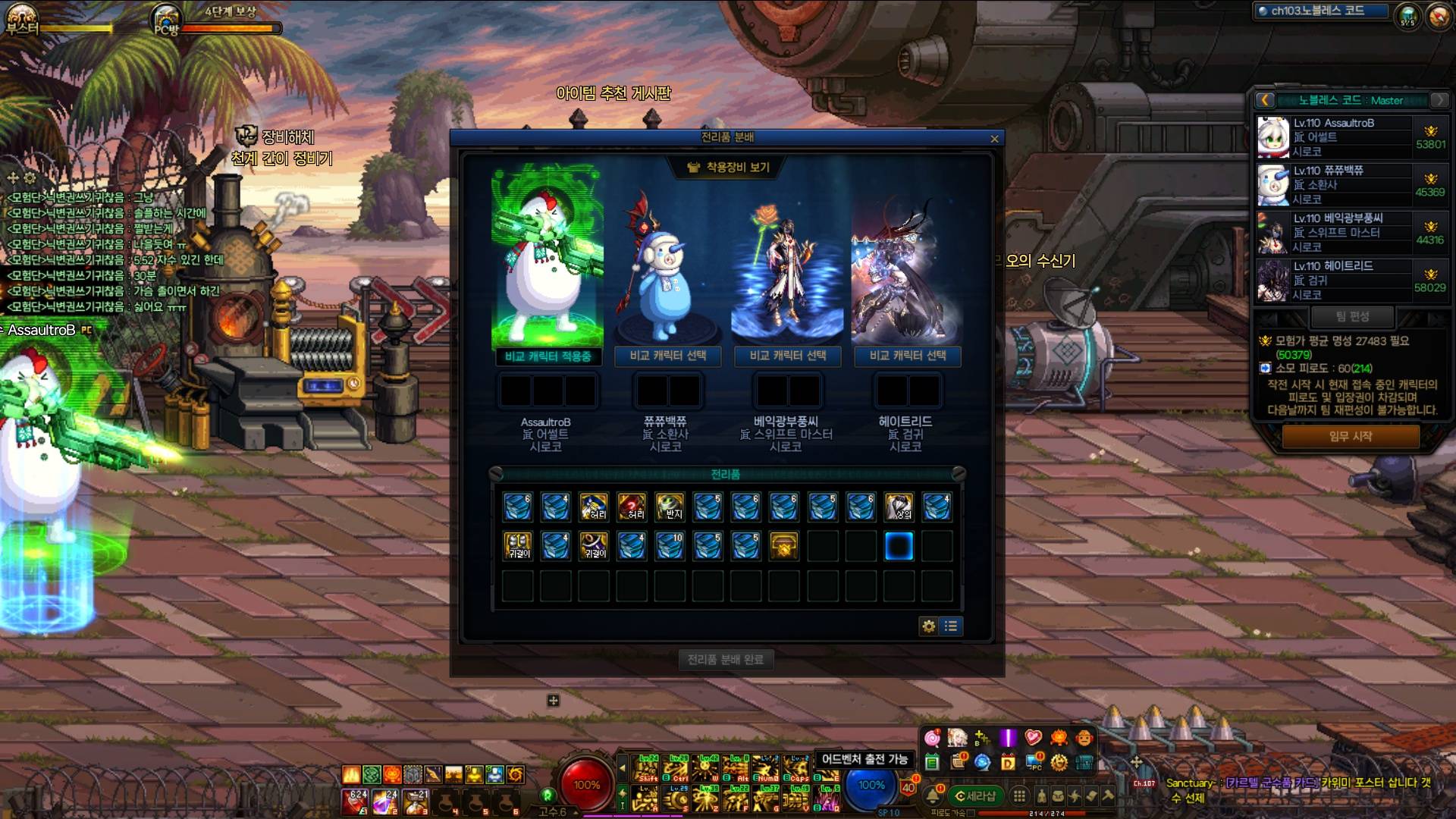Open the 착용장비 보기 equipment view
The image size is (1456, 819).
[728, 167]
